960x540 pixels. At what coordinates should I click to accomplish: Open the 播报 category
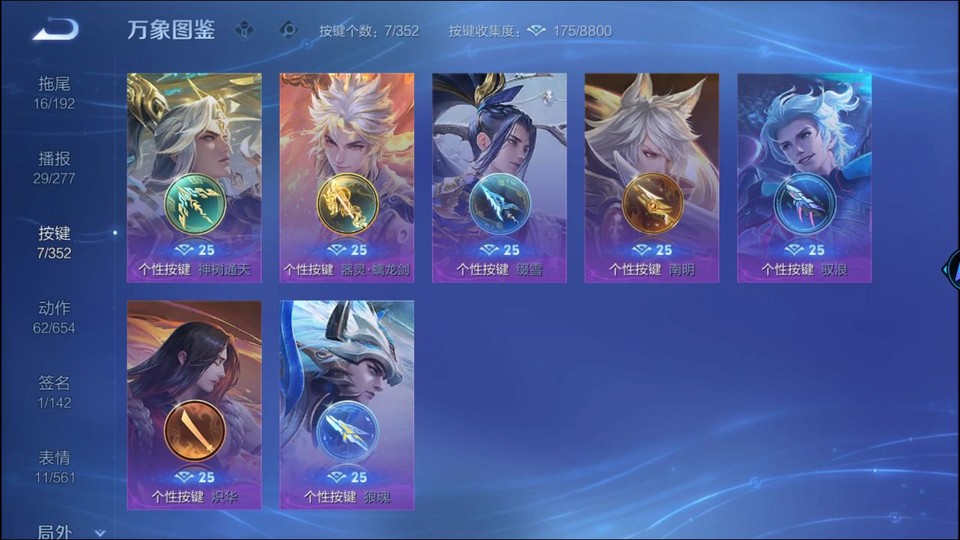click(55, 168)
